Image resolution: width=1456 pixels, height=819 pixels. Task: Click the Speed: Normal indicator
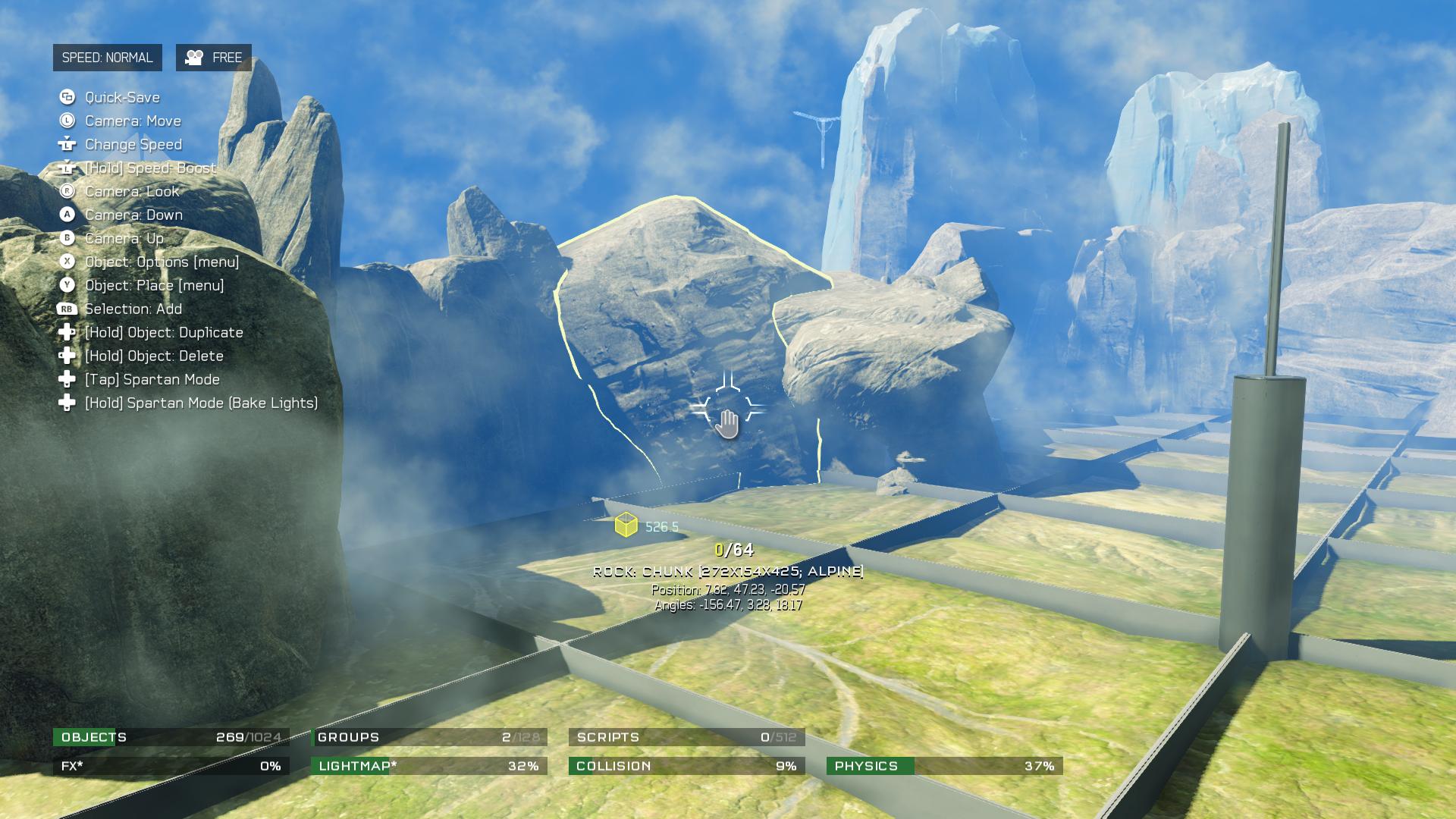(x=107, y=58)
